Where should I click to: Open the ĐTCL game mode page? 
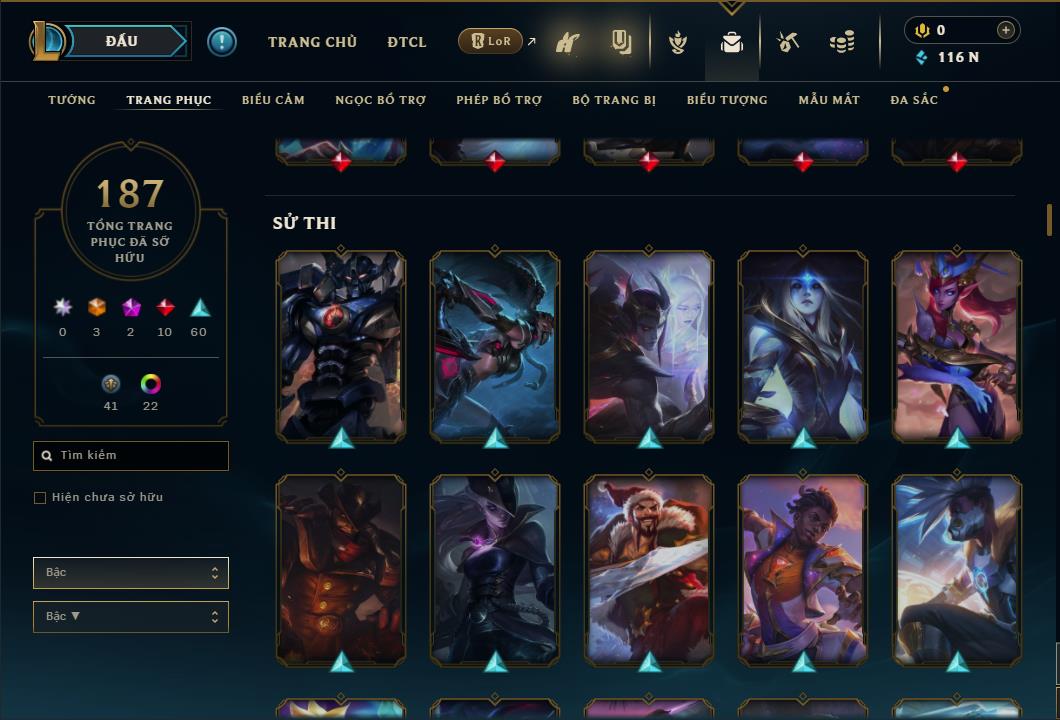407,42
